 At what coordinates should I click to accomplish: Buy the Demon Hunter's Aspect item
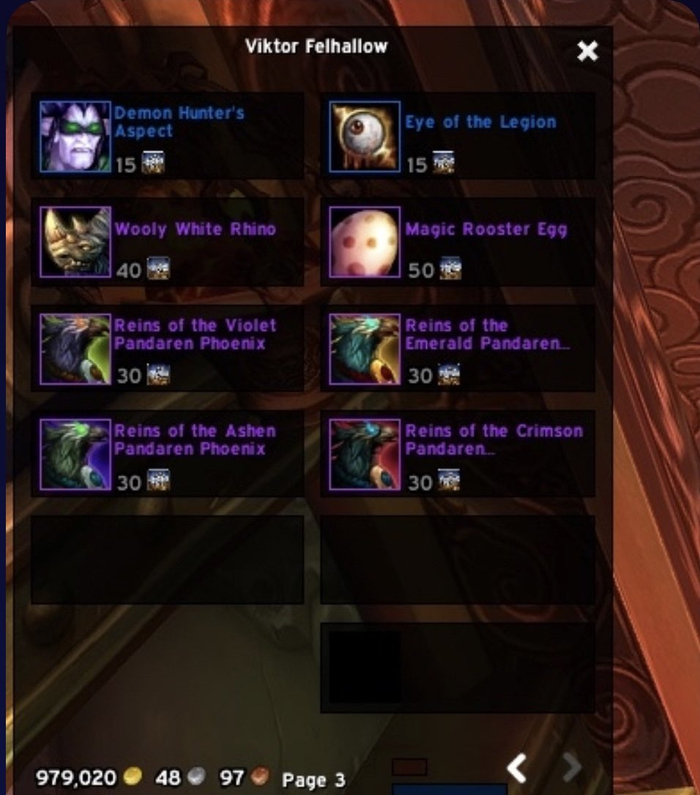click(76, 136)
